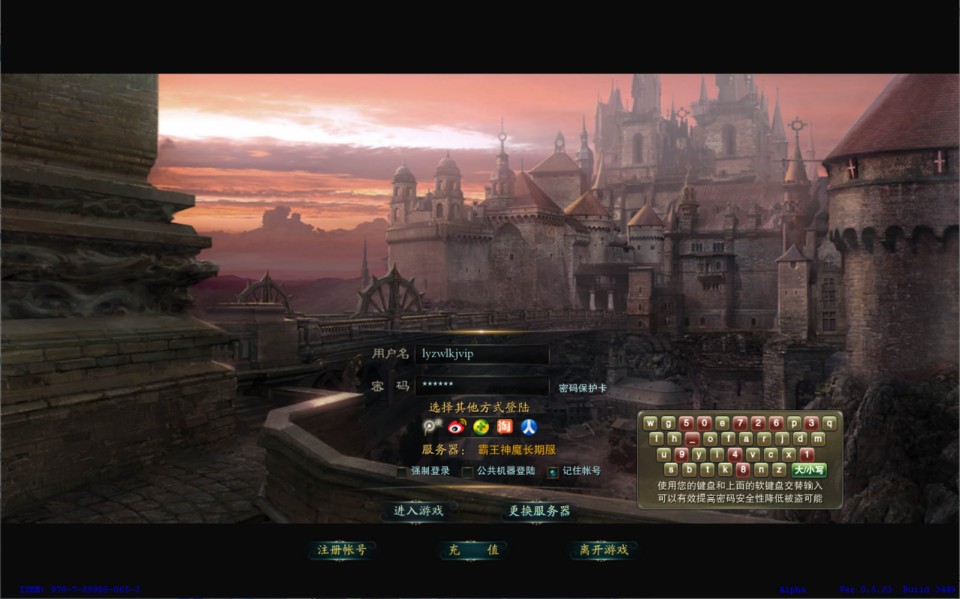Log in with the orange Taobao icon
The height and width of the screenshot is (599, 960).
click(505, 427)
